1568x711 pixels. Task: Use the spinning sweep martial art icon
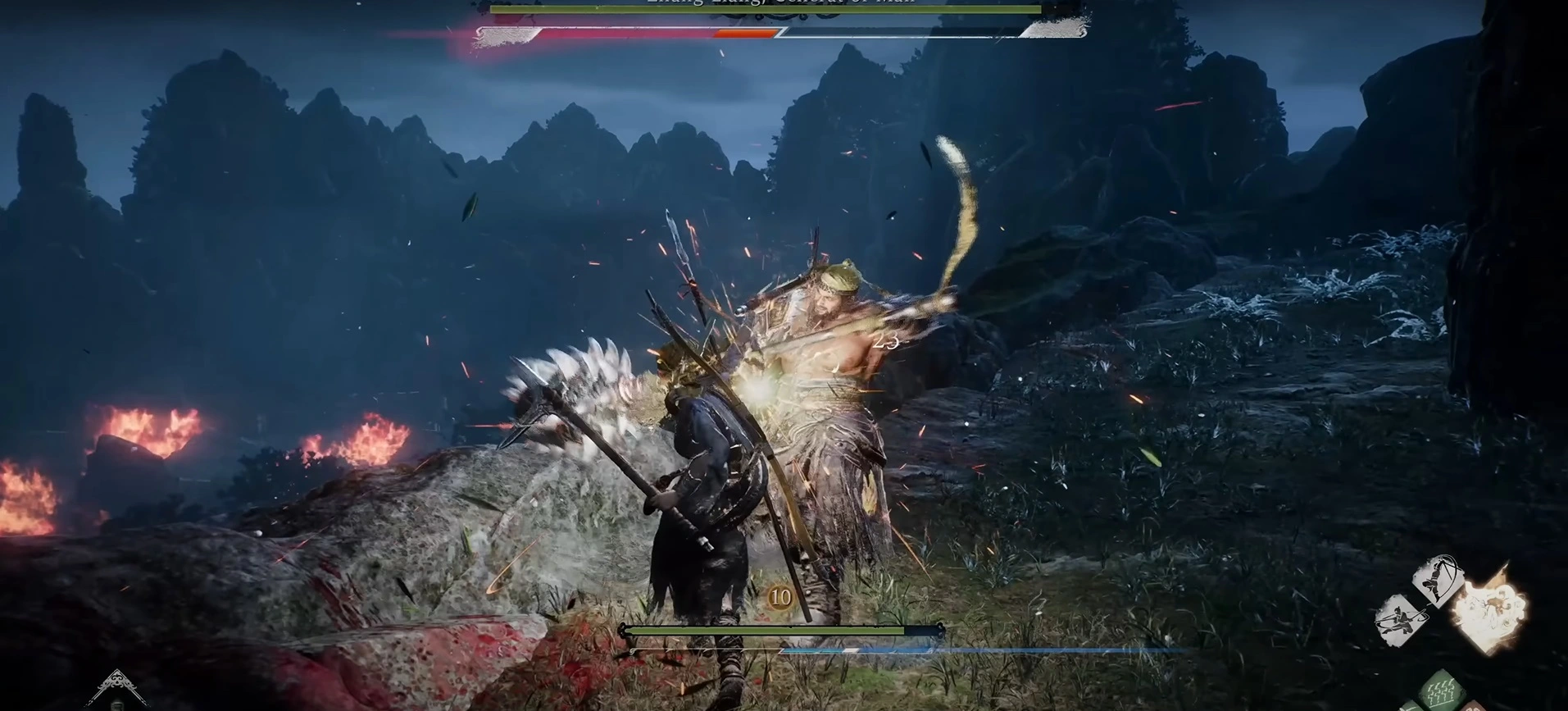pos(1401,618)
